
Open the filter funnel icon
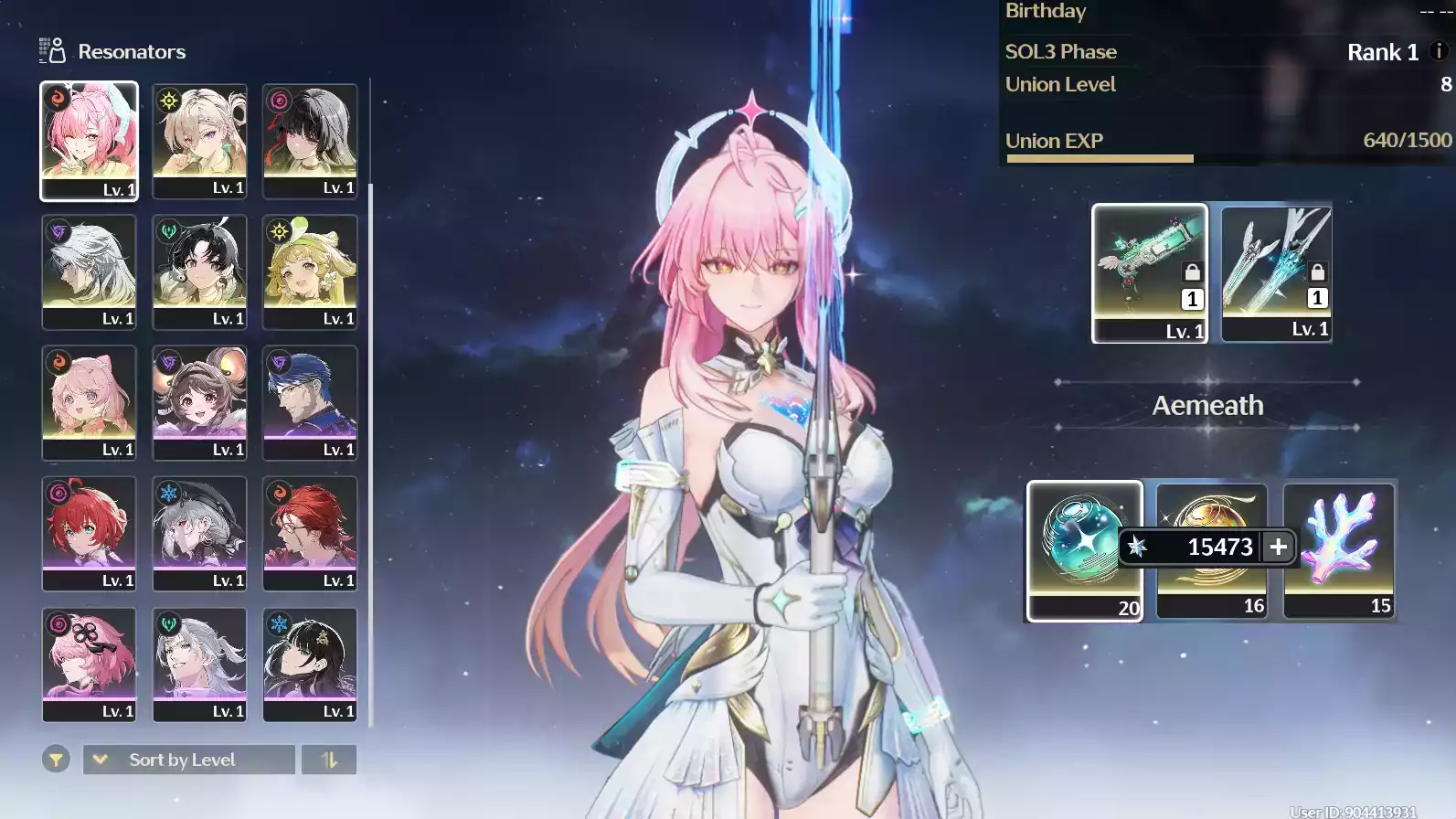point(56,759)
